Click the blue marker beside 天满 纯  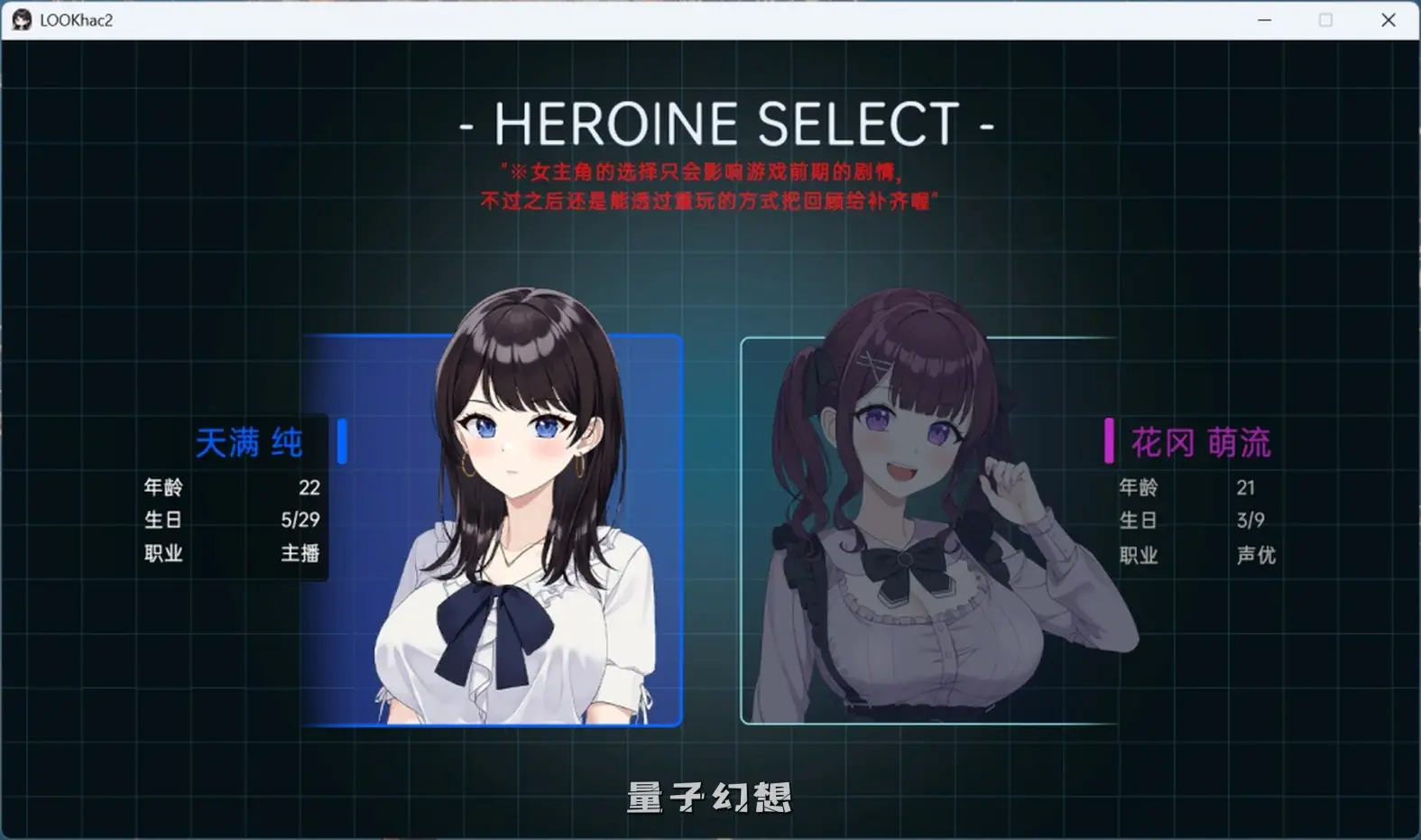coord(340,441)
